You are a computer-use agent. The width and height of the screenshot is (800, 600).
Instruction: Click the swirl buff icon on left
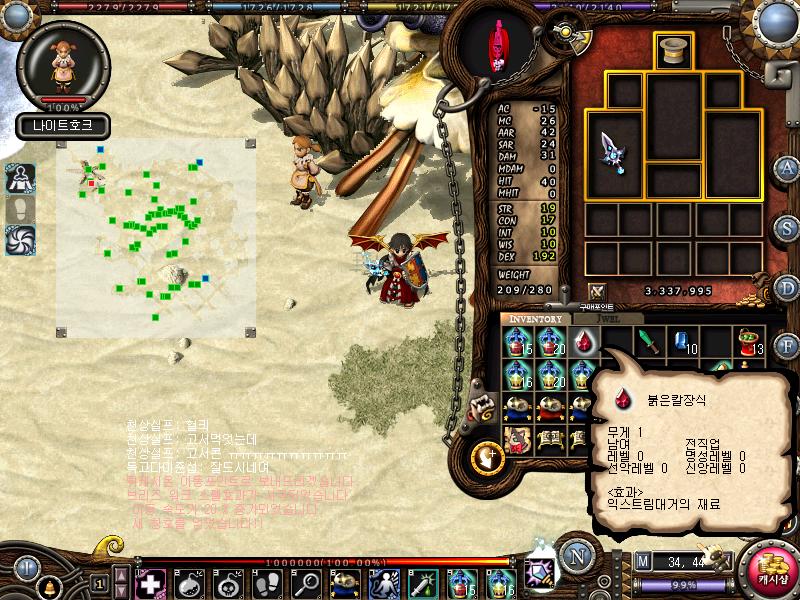20,240
